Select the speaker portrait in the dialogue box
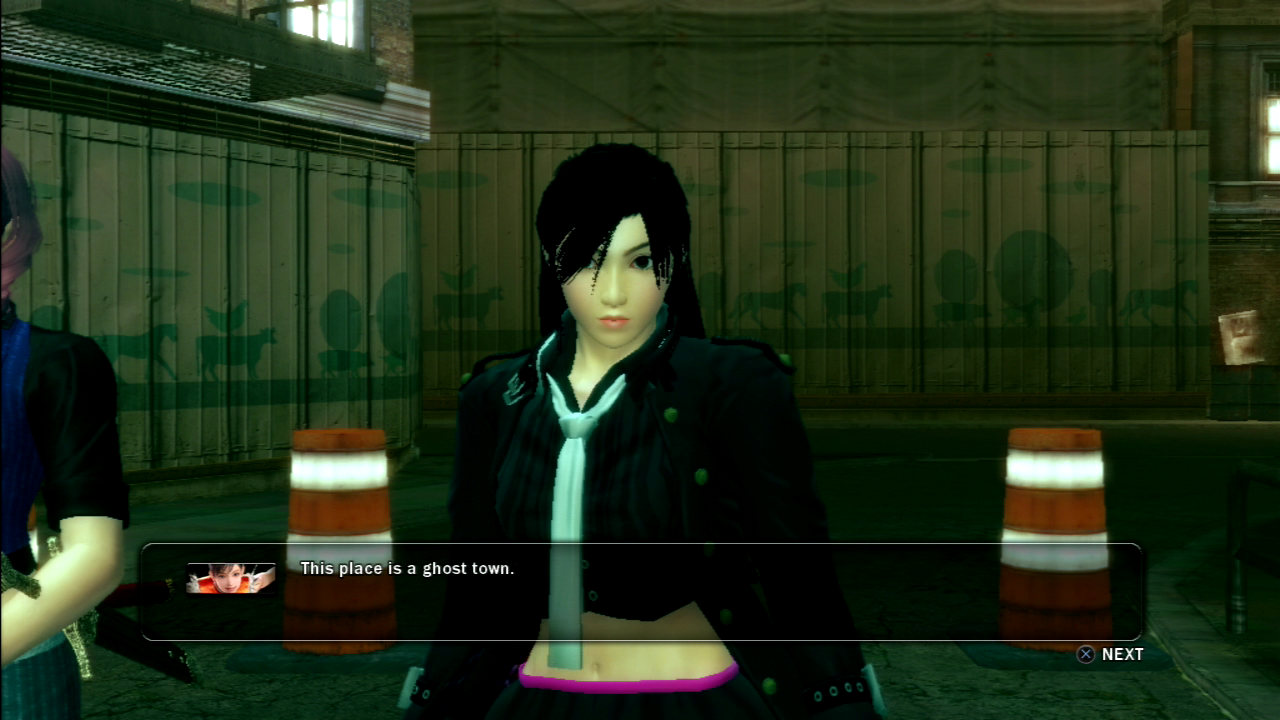The width and height of the screenshot is (1280, 720). [x=231, y=578]
